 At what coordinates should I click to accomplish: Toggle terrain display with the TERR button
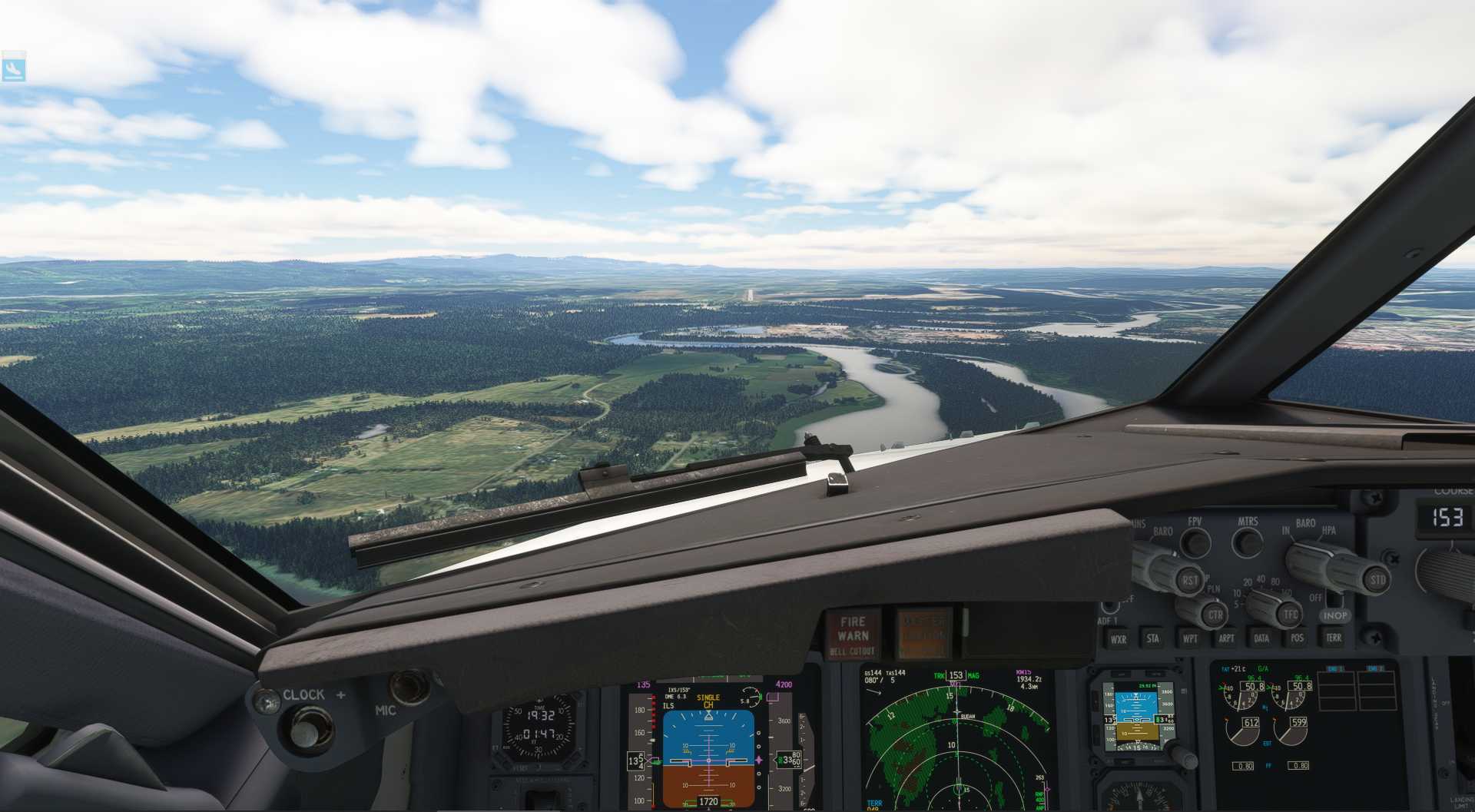[x=1336, y=638]
